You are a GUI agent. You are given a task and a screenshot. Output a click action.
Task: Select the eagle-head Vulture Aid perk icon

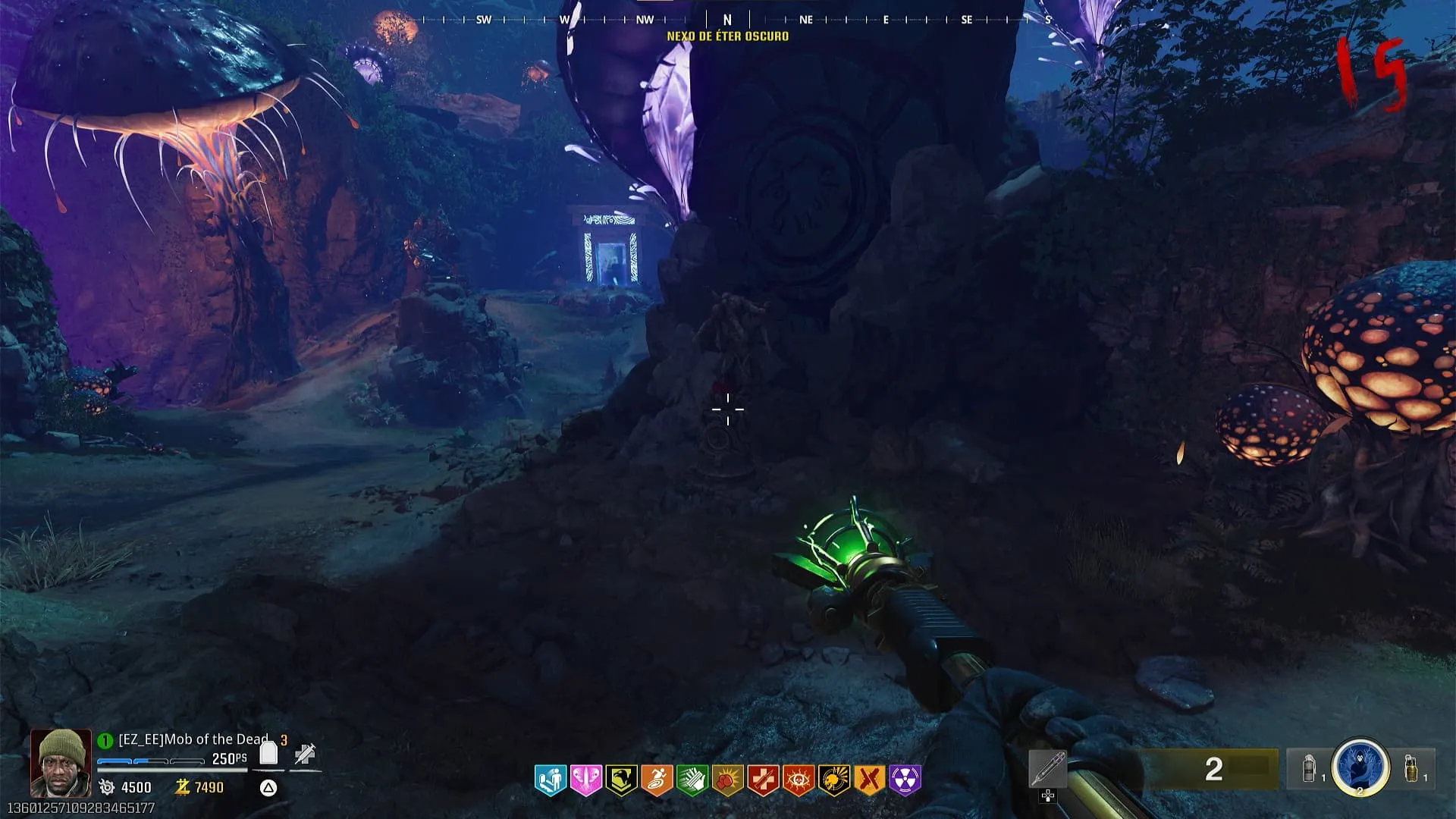pyautogui.click(x=621, y=780)
